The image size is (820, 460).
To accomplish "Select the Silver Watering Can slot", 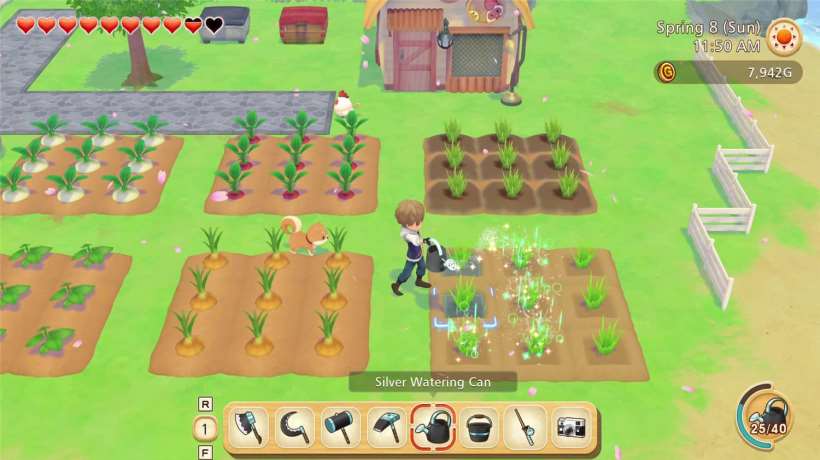I will (x=433, y=428).
